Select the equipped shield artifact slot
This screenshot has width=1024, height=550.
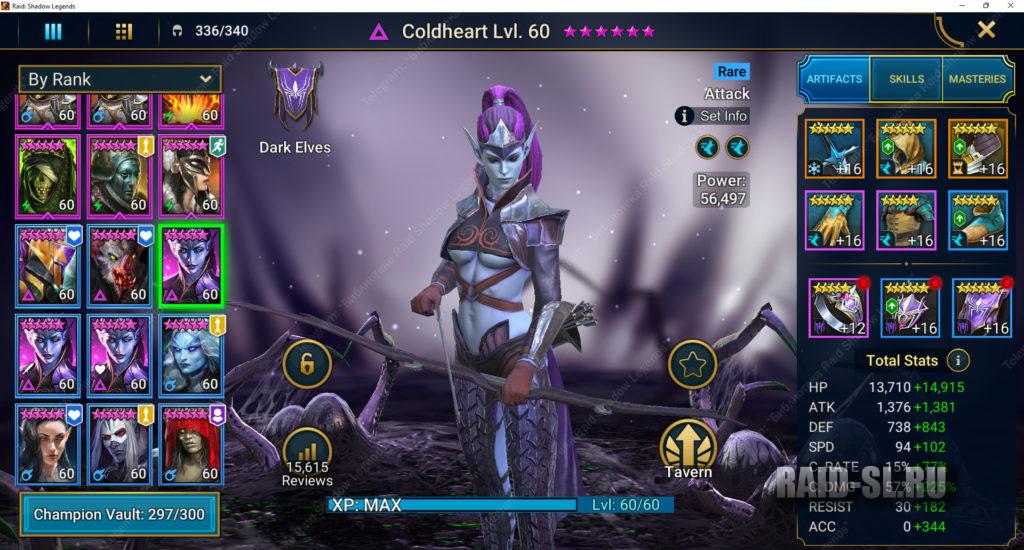[x=978, y=148]
